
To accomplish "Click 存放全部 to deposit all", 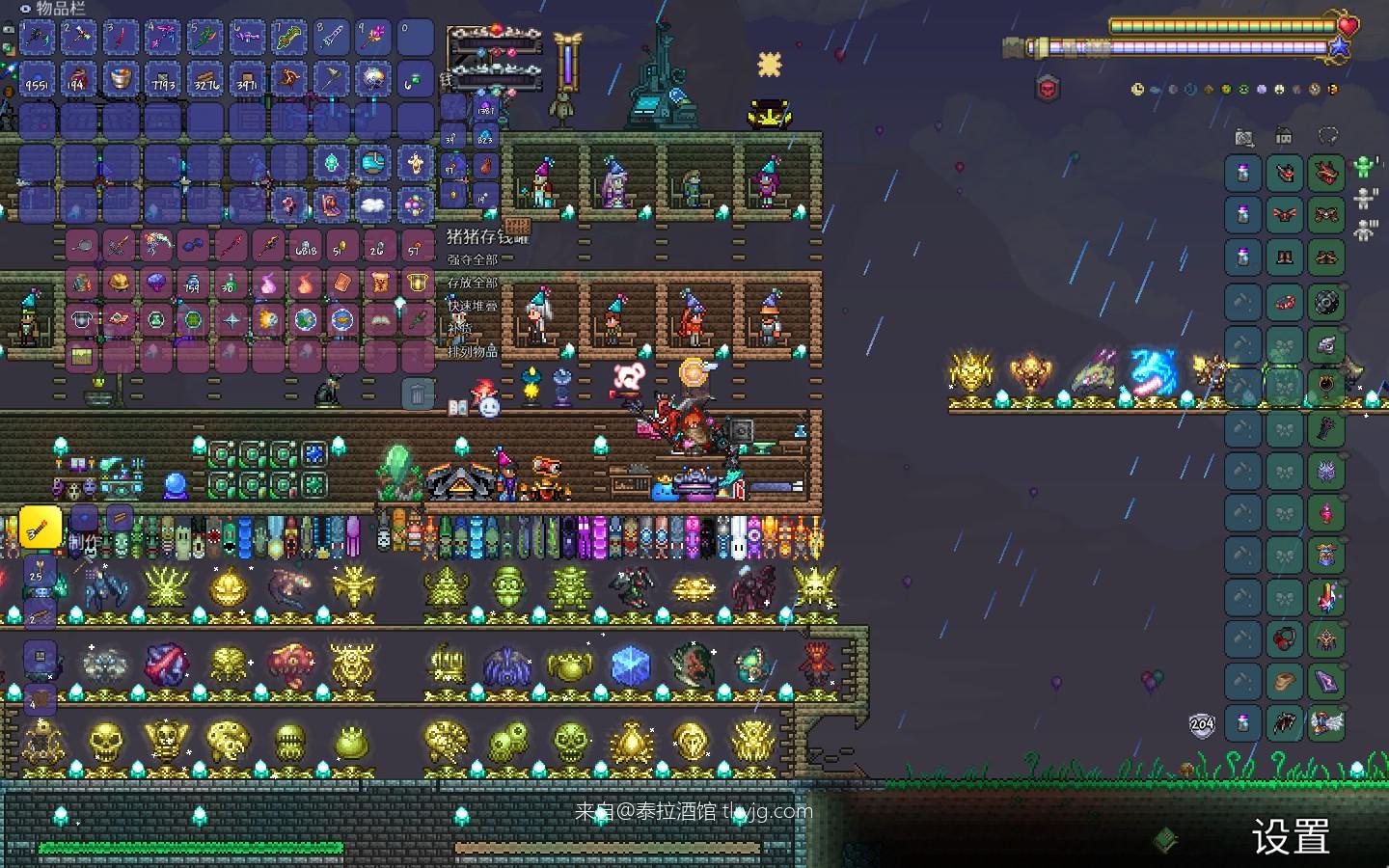I will [x=473, y=283].
